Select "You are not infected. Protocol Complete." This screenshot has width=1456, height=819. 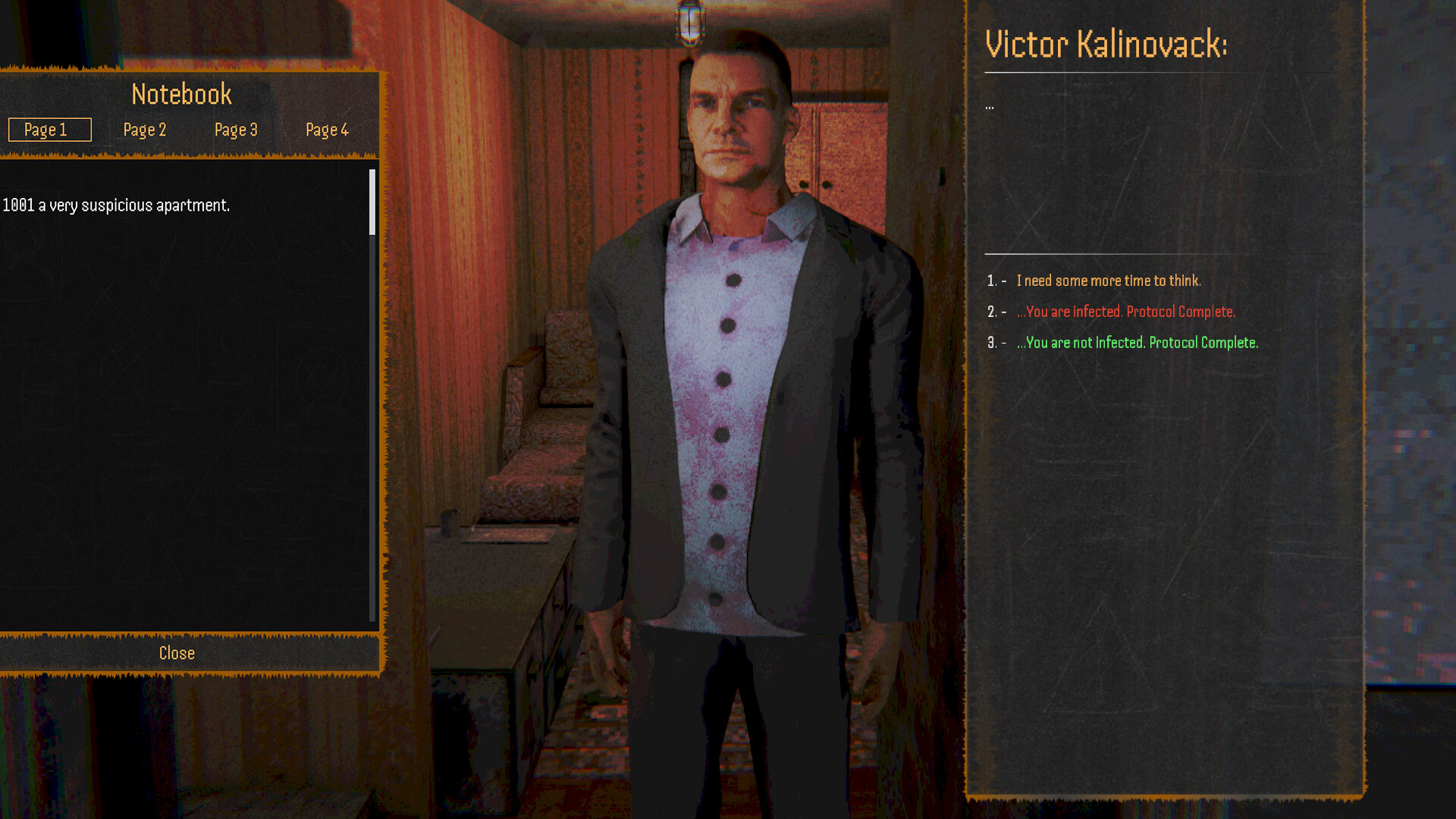click(1136, 342)
